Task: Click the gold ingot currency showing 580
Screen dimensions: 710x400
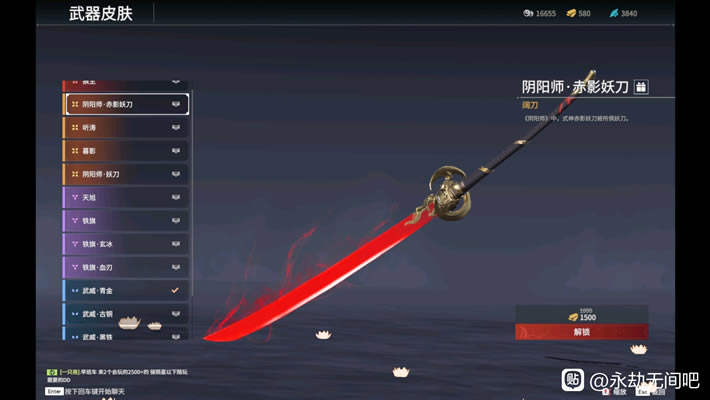Action: pyautogui.click(x=579, y=14)
